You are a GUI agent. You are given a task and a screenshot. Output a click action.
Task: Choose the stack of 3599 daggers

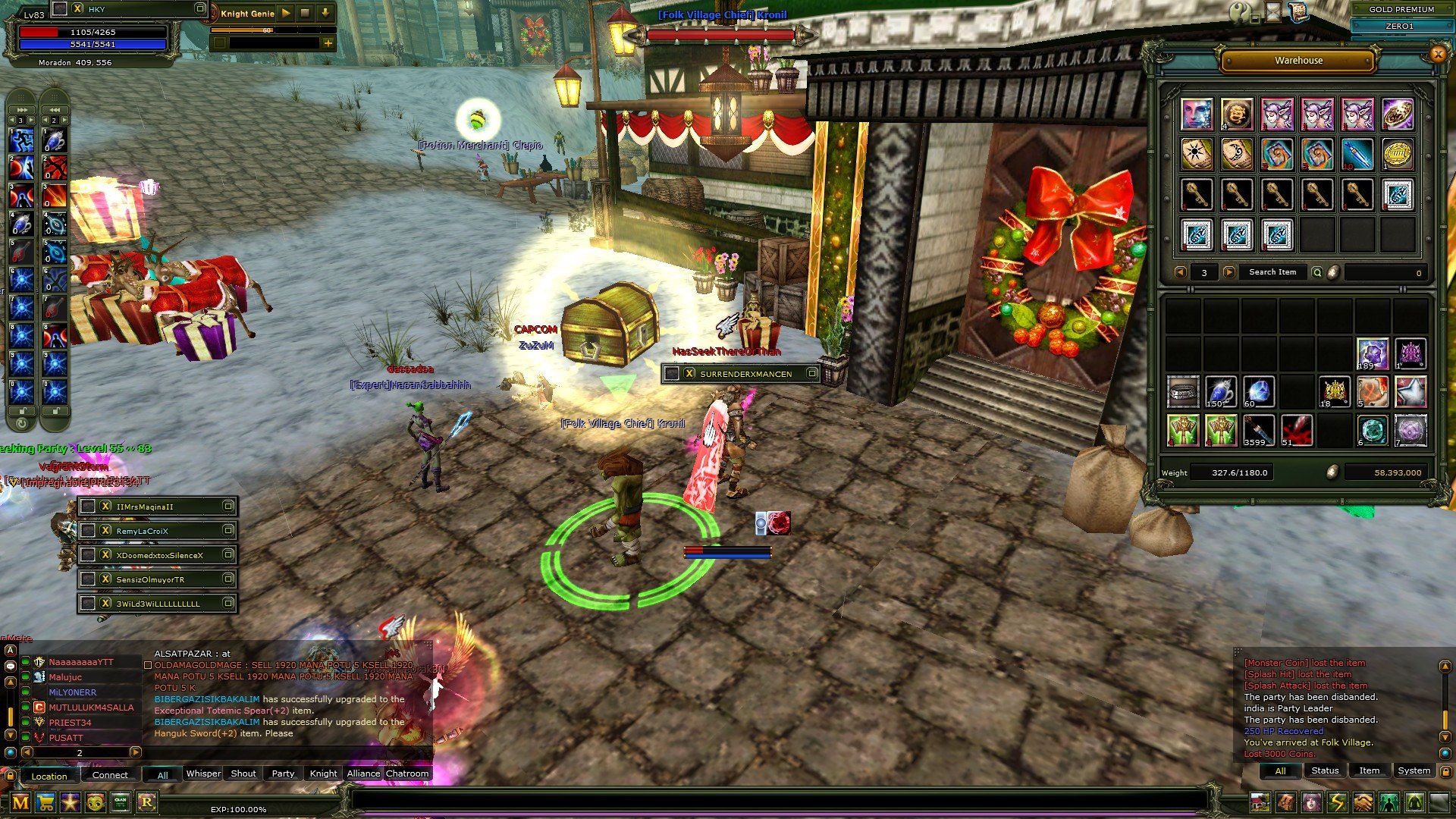coord(1259,430)
